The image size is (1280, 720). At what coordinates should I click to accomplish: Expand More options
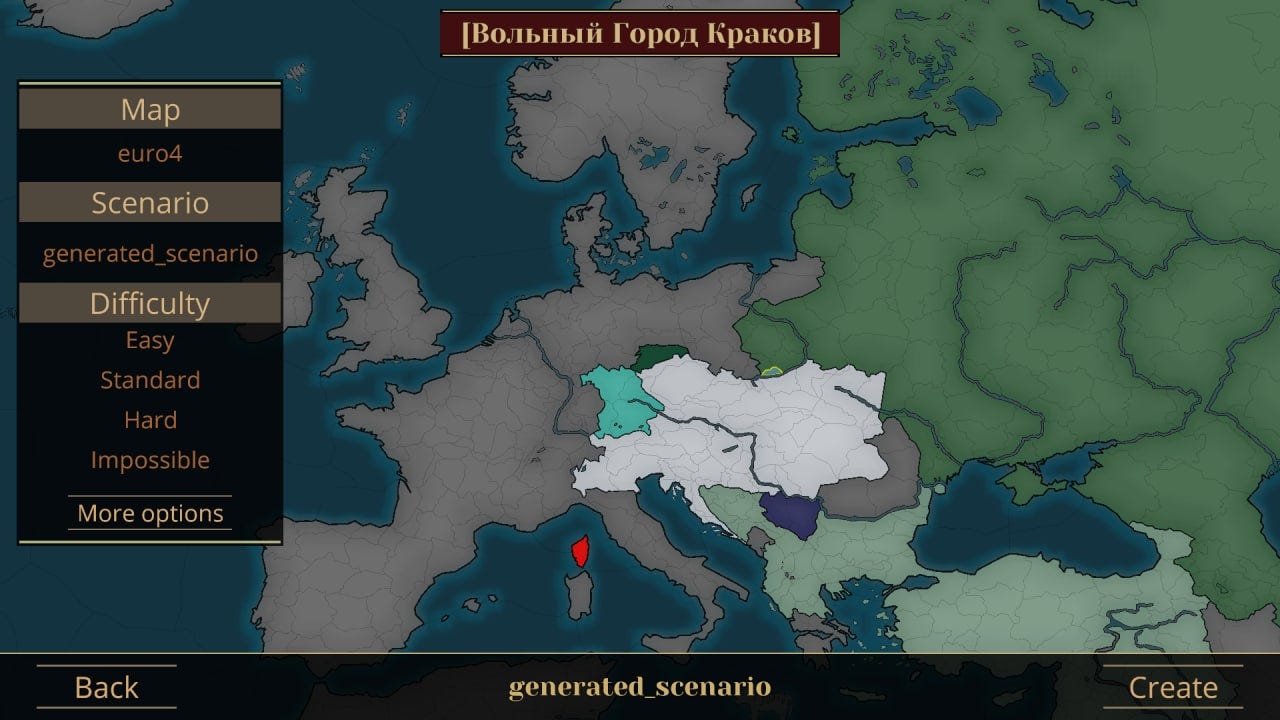150,513
